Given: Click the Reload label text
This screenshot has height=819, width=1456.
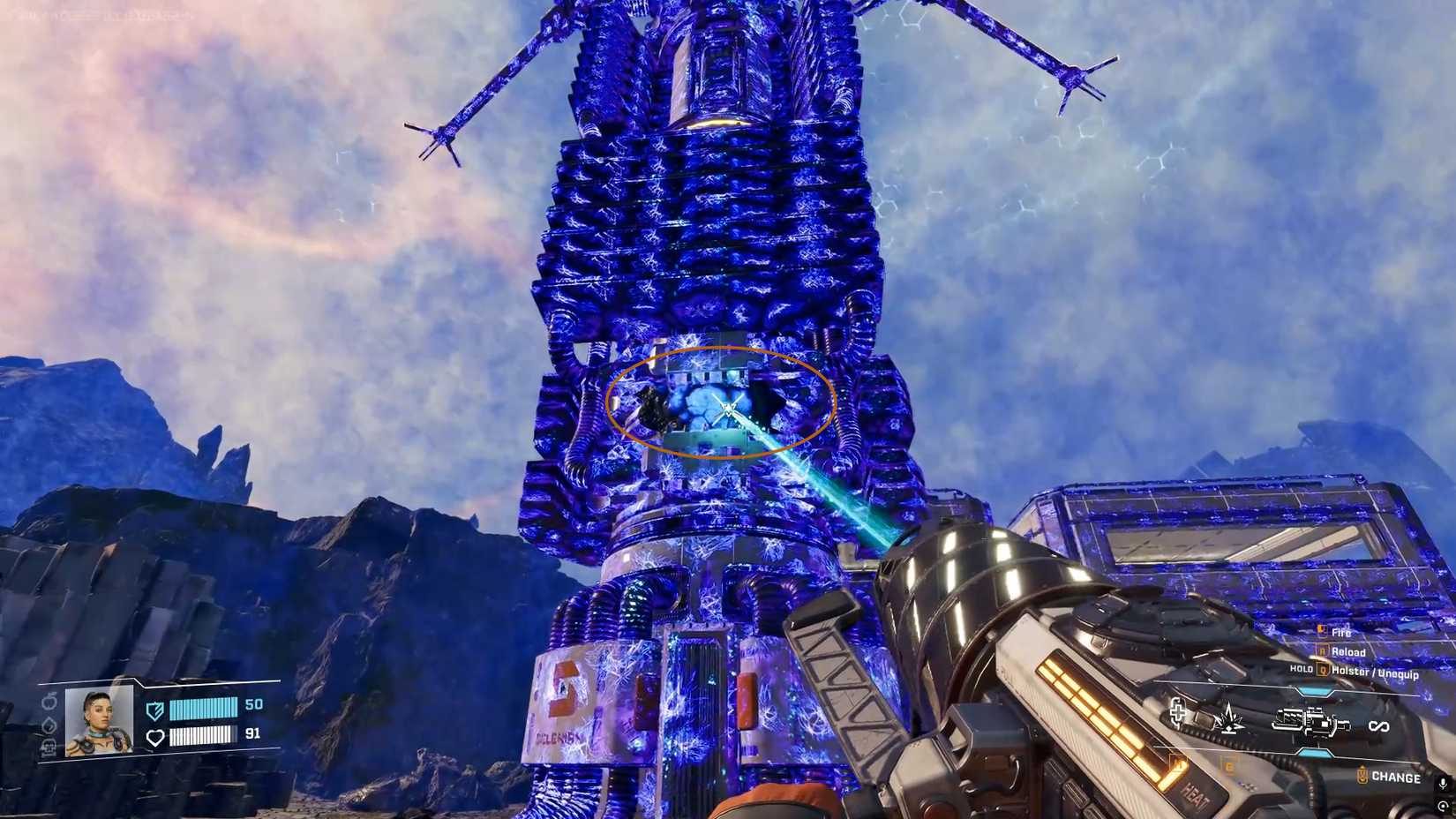Looking at the screenshot, I should (1348, 651).
